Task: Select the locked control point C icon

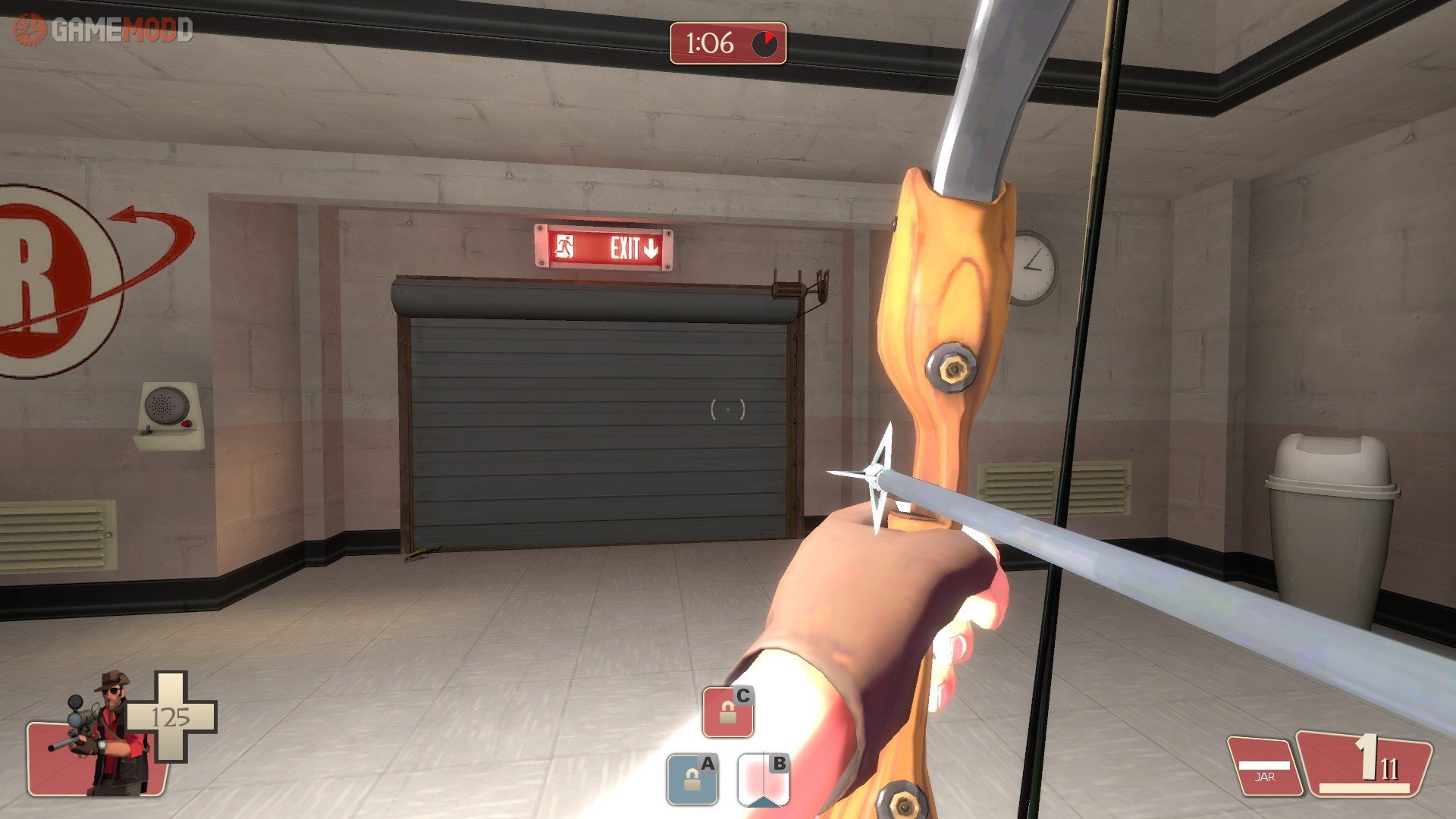Action: point(728,712)
